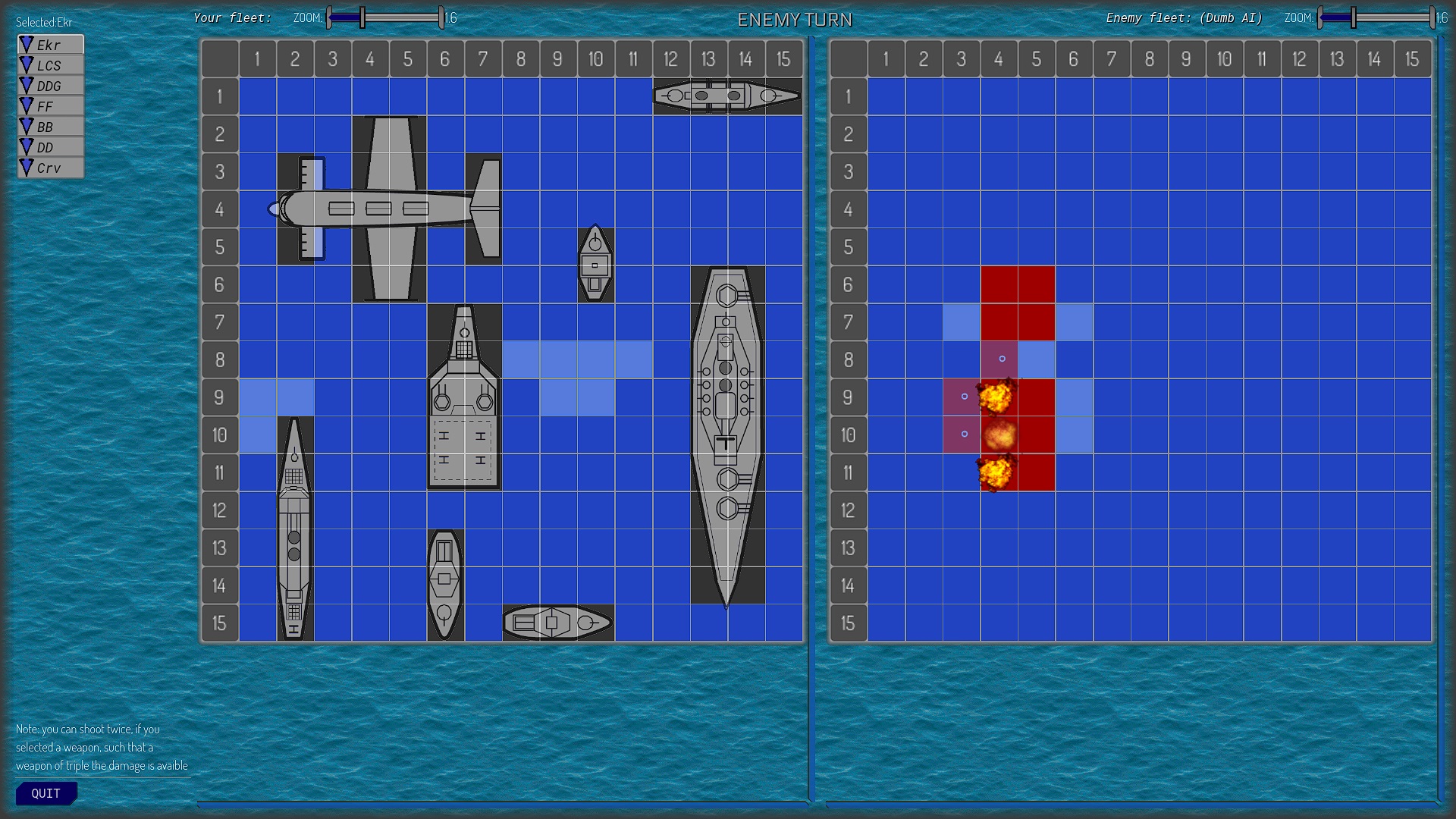Select the LCS ship from the fleet panel
1456x819 pixels.
50,64
